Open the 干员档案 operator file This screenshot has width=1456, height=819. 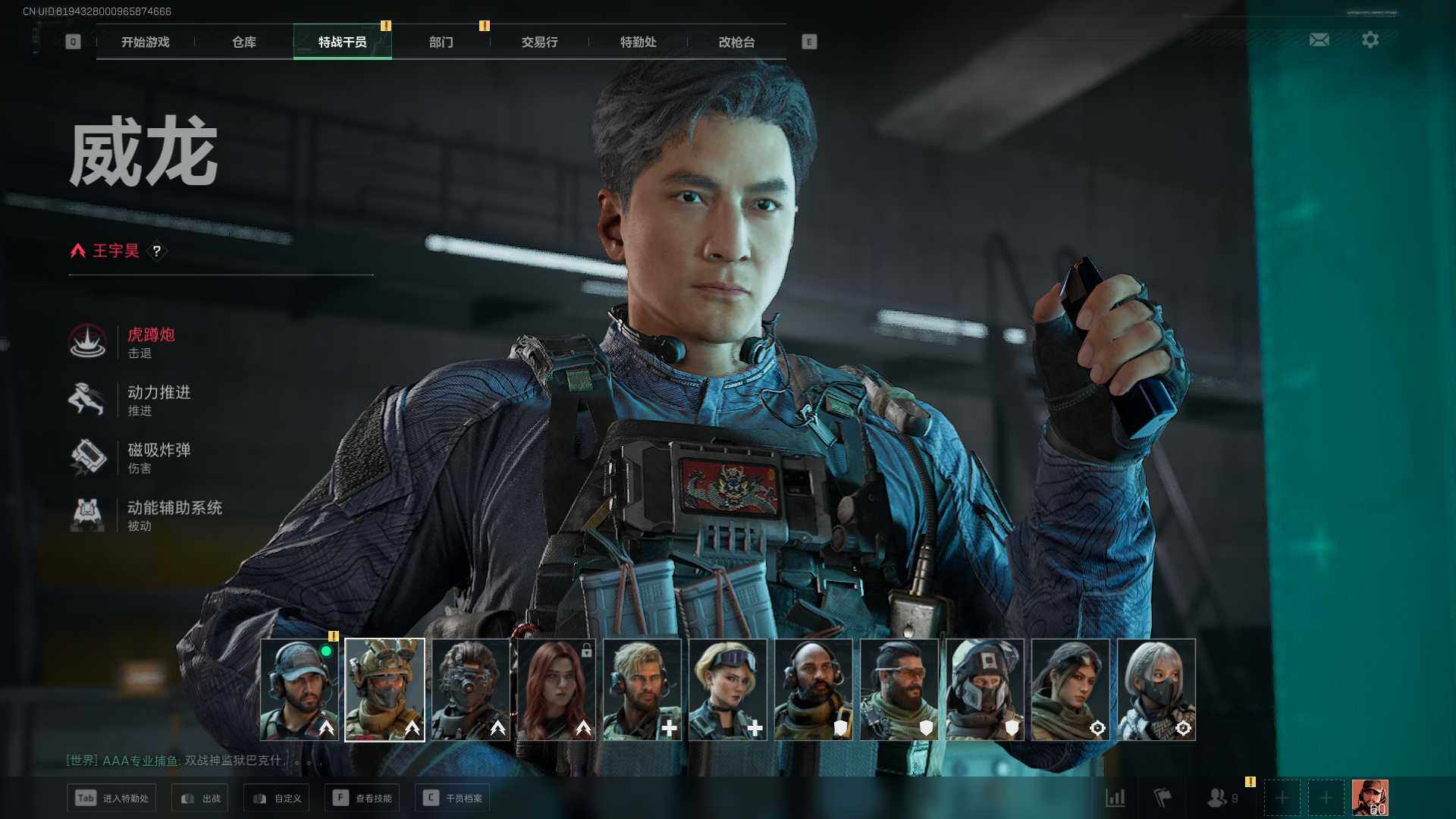pyautogui.click(x=452, y=798)
